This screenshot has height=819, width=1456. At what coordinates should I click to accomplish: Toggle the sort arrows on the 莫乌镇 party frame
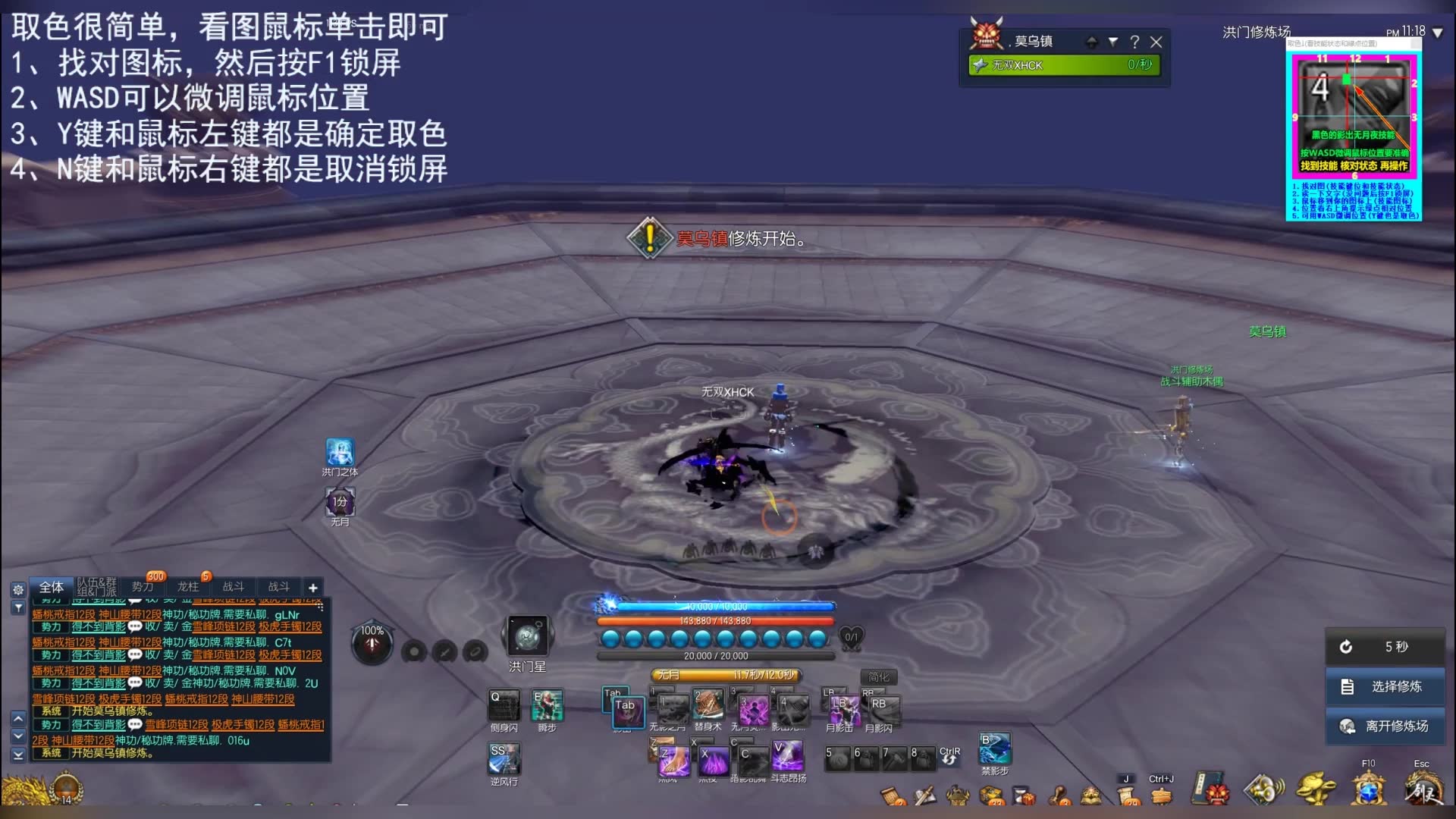[x=1092, y=42]
